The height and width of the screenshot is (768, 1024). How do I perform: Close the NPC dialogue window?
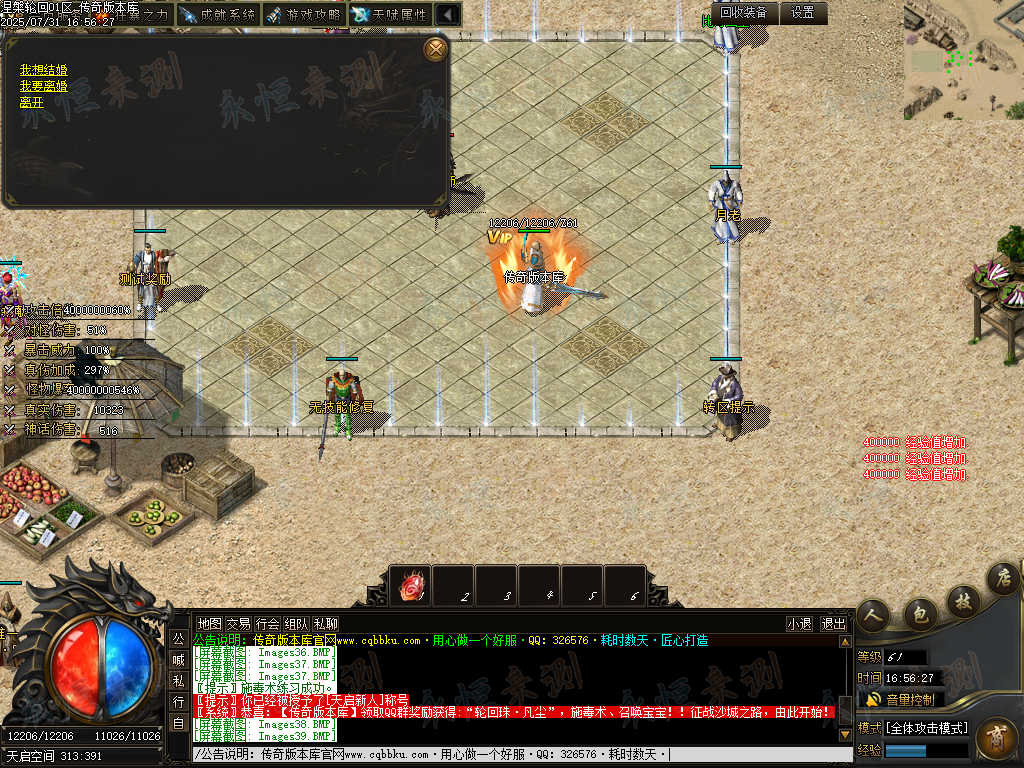coord(434,48)
